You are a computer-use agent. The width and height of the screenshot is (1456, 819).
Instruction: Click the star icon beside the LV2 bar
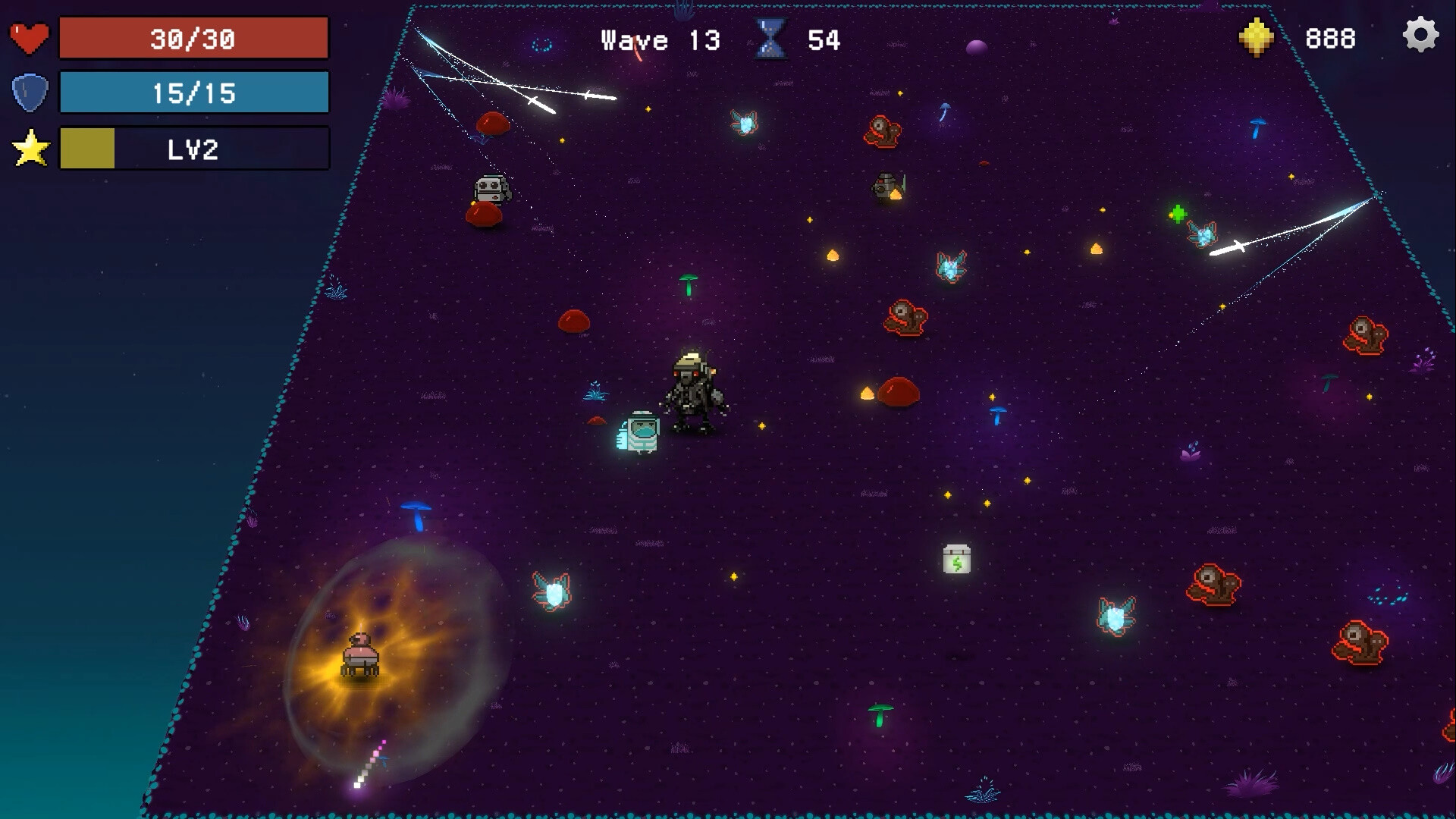30,149
